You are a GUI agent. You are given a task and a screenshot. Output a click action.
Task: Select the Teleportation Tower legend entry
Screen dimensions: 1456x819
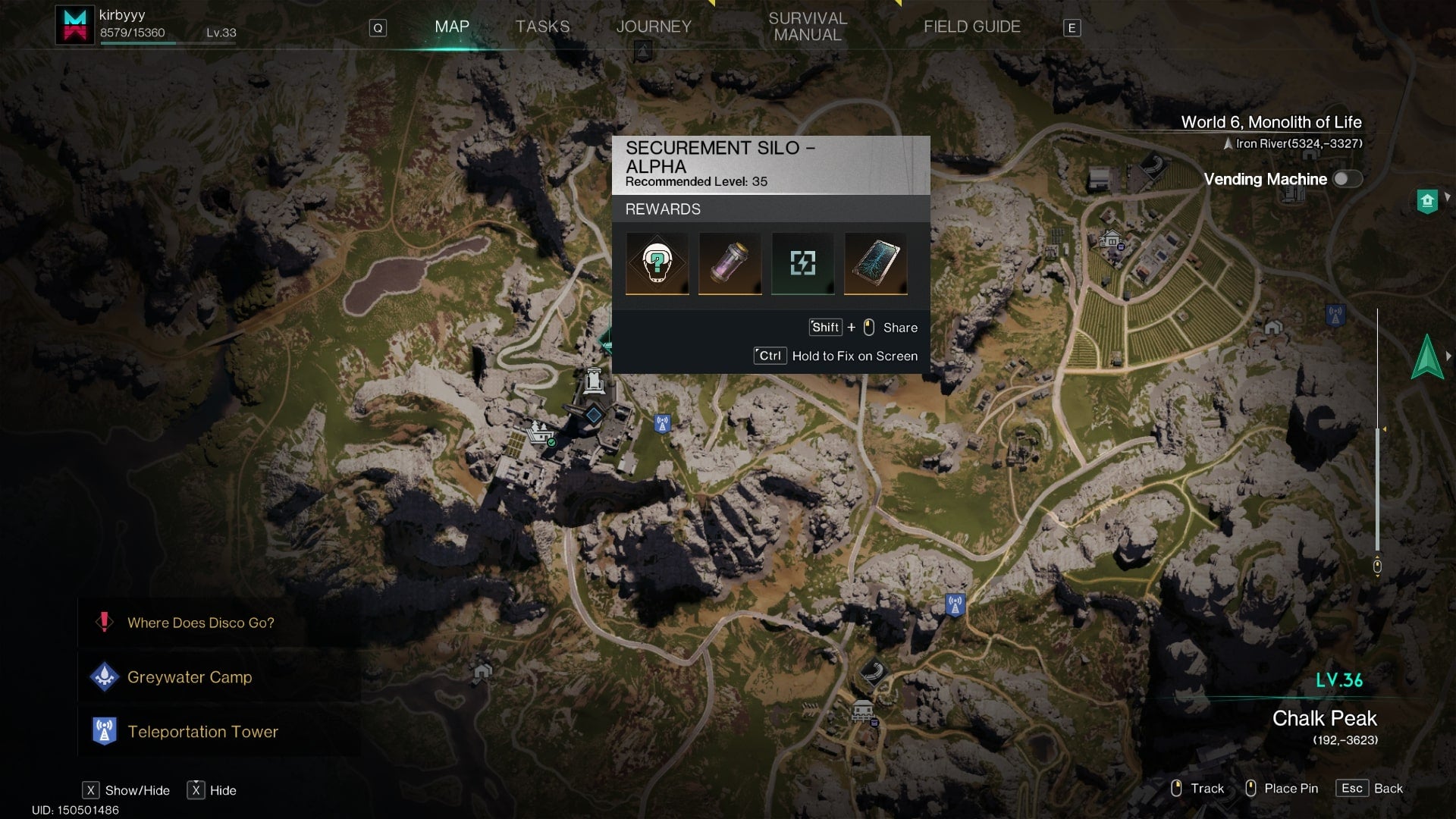(x=202, y=732)
